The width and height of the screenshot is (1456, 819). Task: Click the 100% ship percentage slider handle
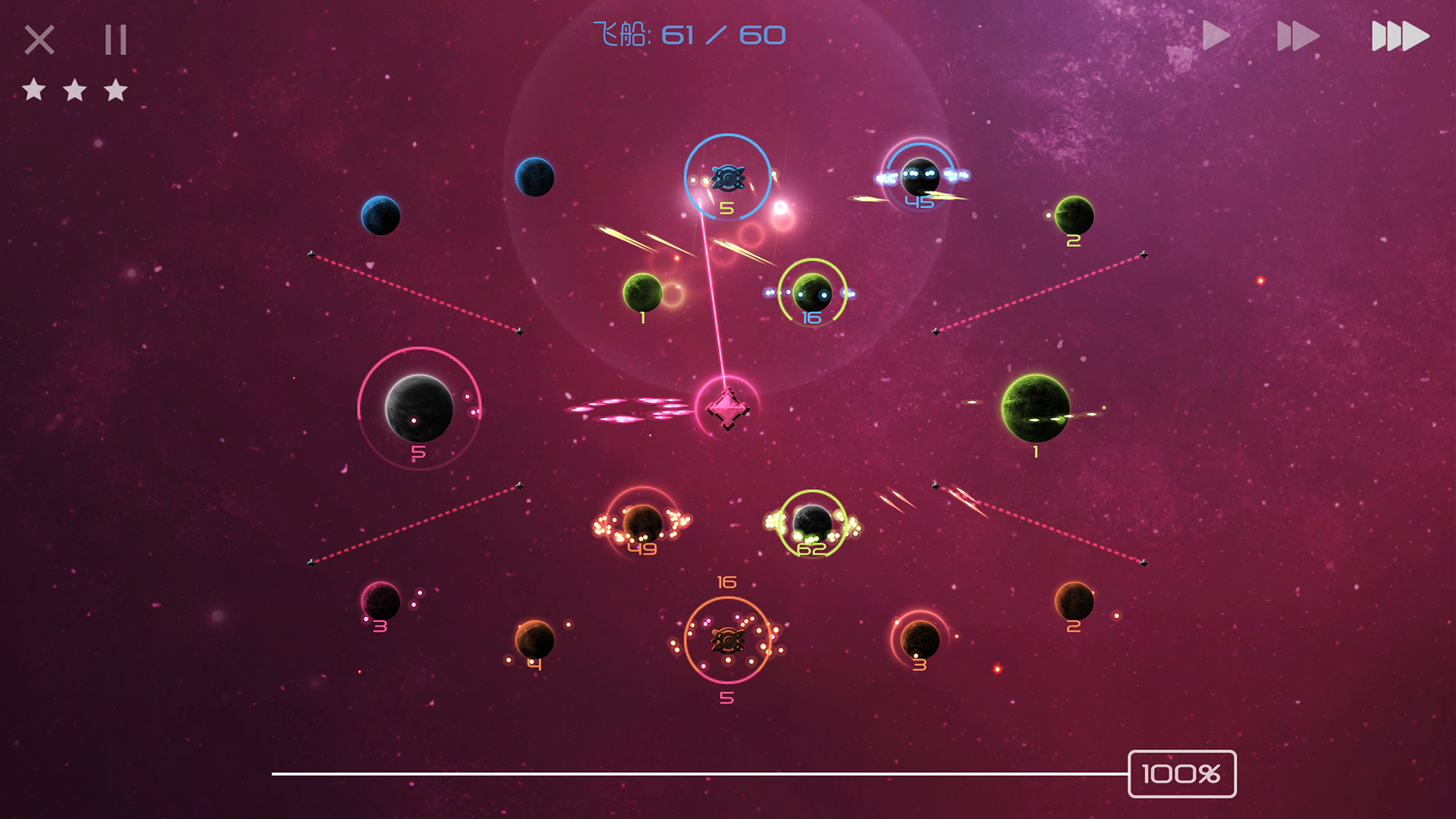pos(1181,773)
